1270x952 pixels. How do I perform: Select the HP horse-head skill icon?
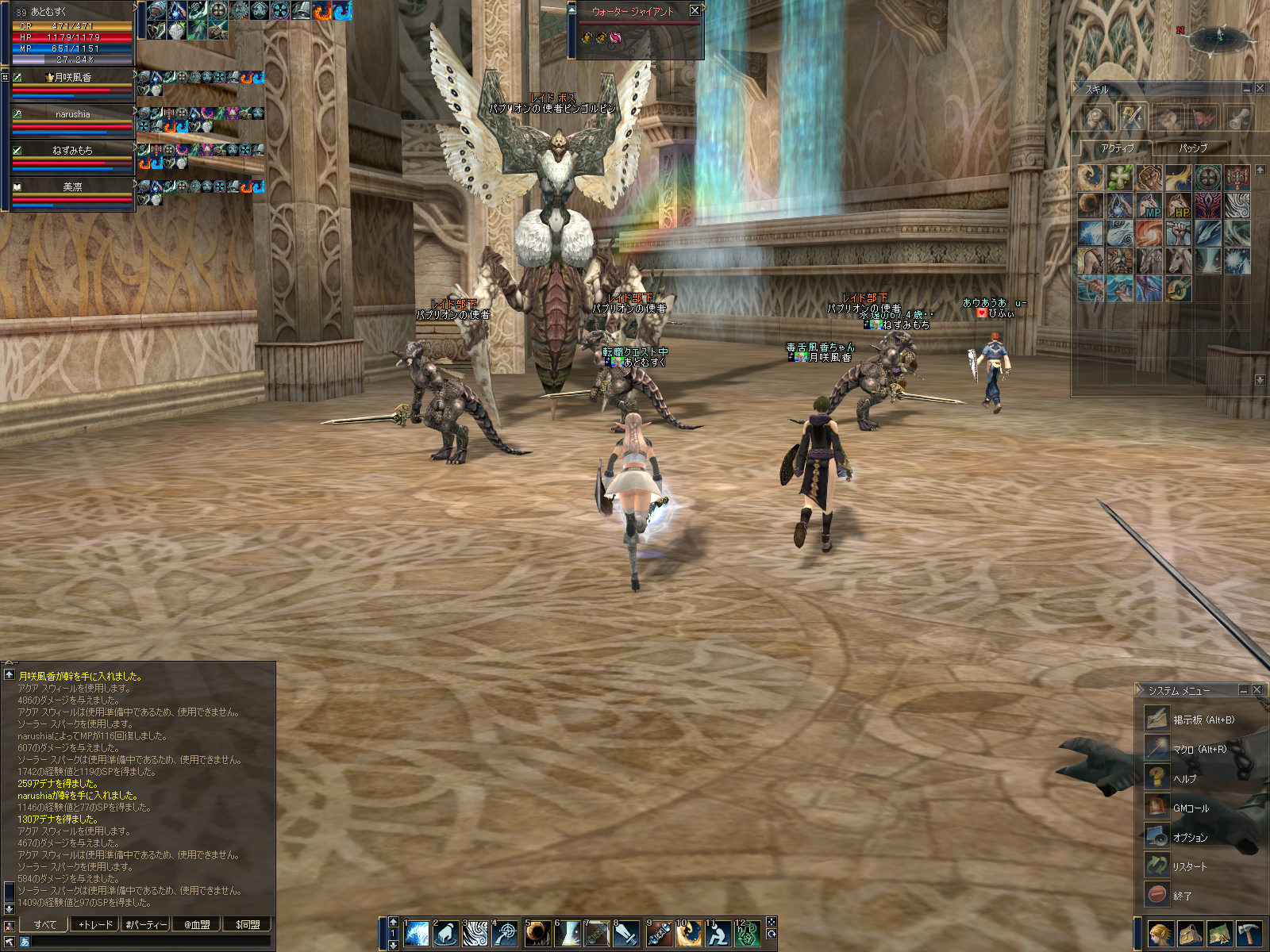[x=1178, y=206]
